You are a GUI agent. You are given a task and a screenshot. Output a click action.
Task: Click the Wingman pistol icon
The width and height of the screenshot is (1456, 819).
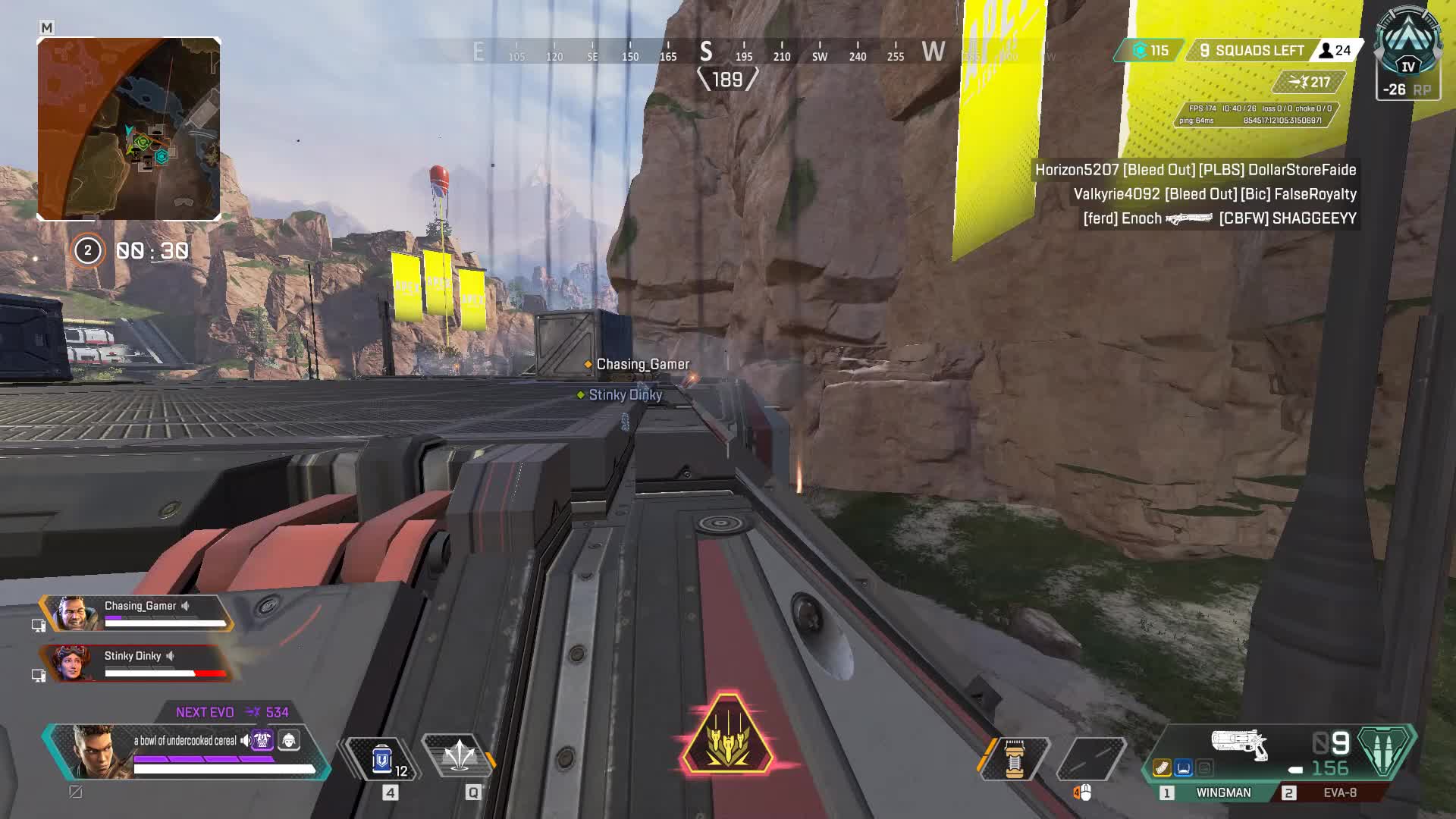click(x=1240, y=744)
